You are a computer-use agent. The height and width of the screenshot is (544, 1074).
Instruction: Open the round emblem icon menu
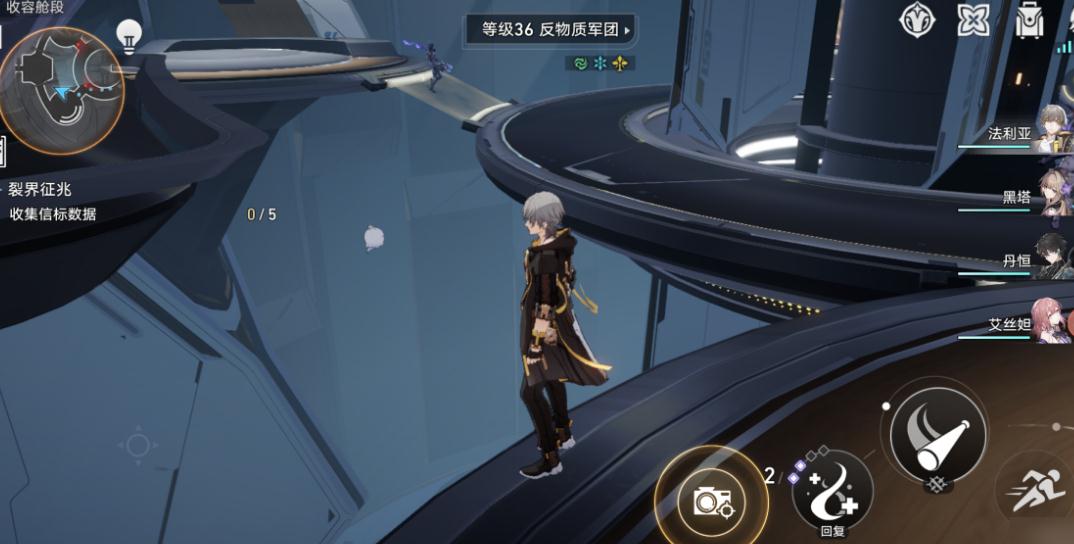(x=916, y=20)
